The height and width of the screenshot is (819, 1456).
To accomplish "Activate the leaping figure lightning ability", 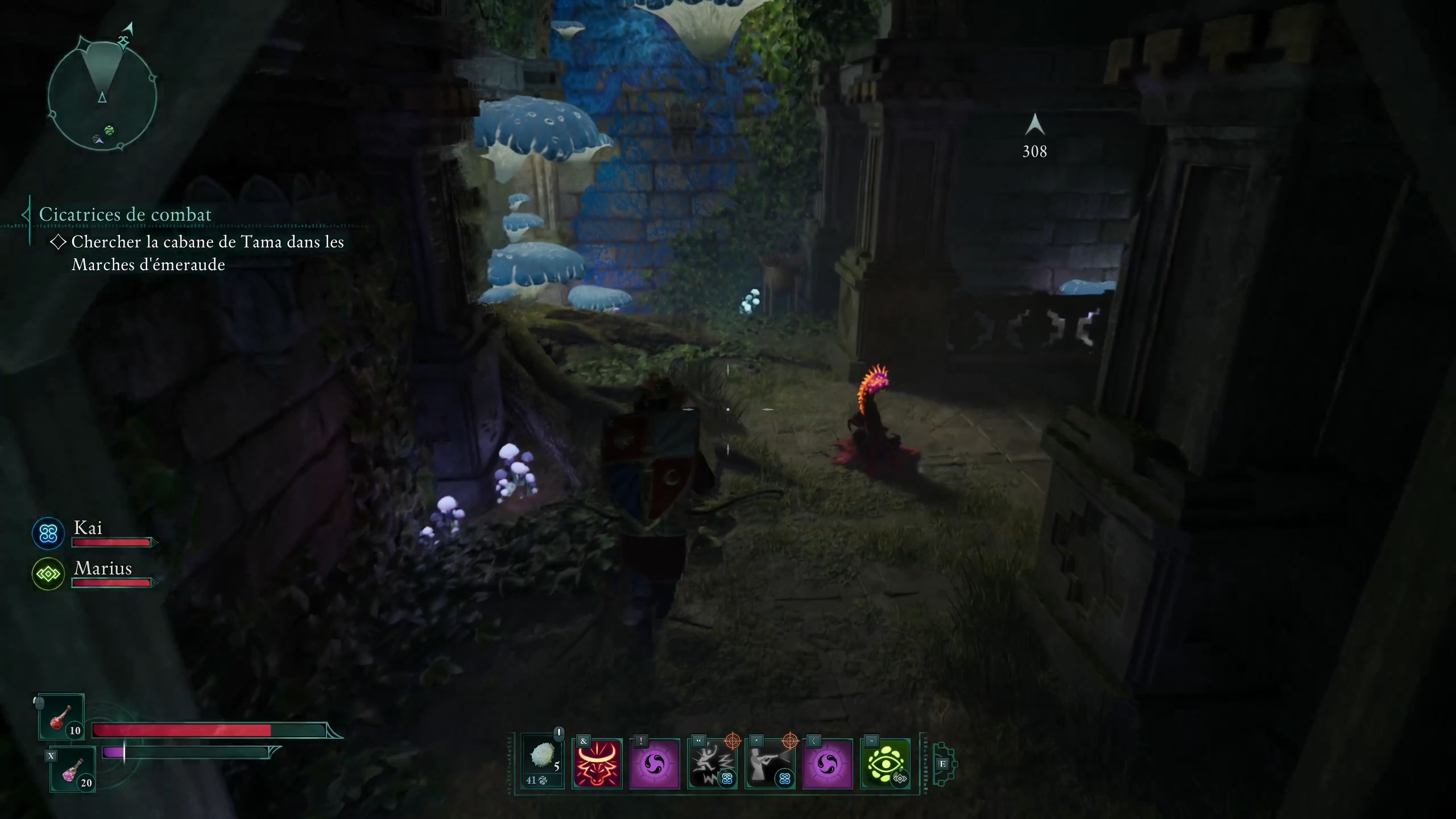I will click(712, 763).
